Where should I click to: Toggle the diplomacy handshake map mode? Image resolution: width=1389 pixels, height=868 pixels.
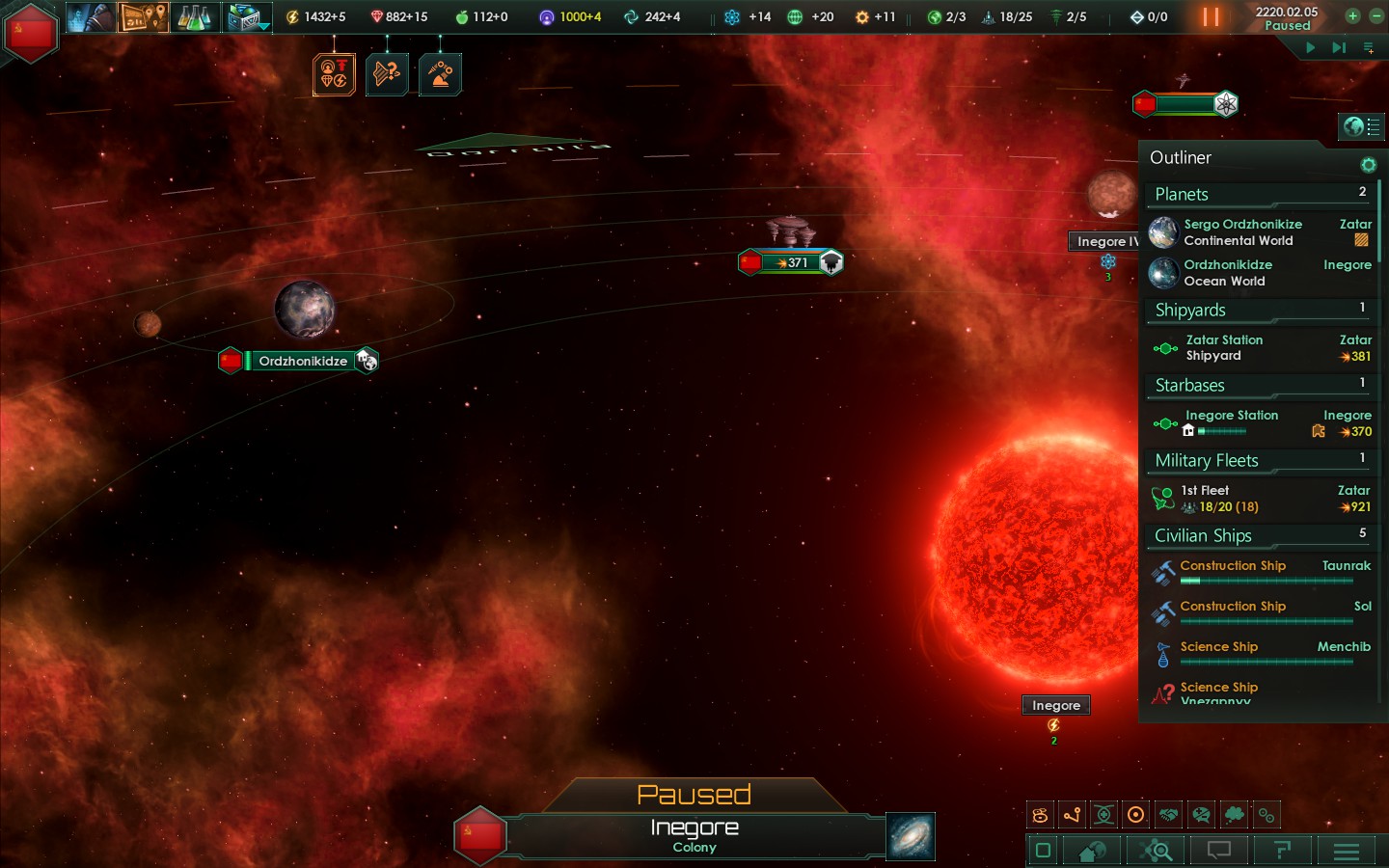(x=1169, y=815)
